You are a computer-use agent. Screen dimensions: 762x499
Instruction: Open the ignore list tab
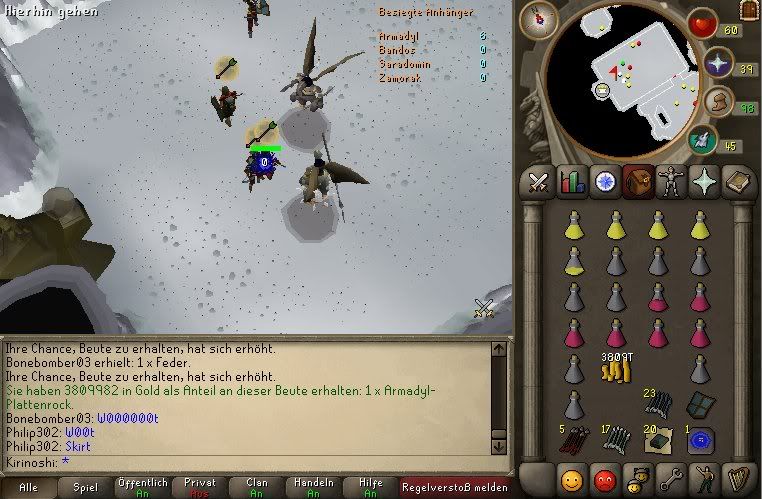click(x=605, y=477)
